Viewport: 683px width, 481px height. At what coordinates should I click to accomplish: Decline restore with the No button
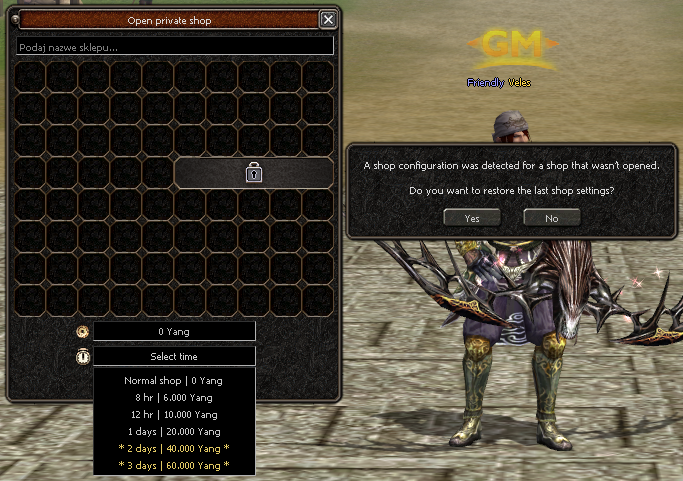pyautogui.click(x=551, y=217)
